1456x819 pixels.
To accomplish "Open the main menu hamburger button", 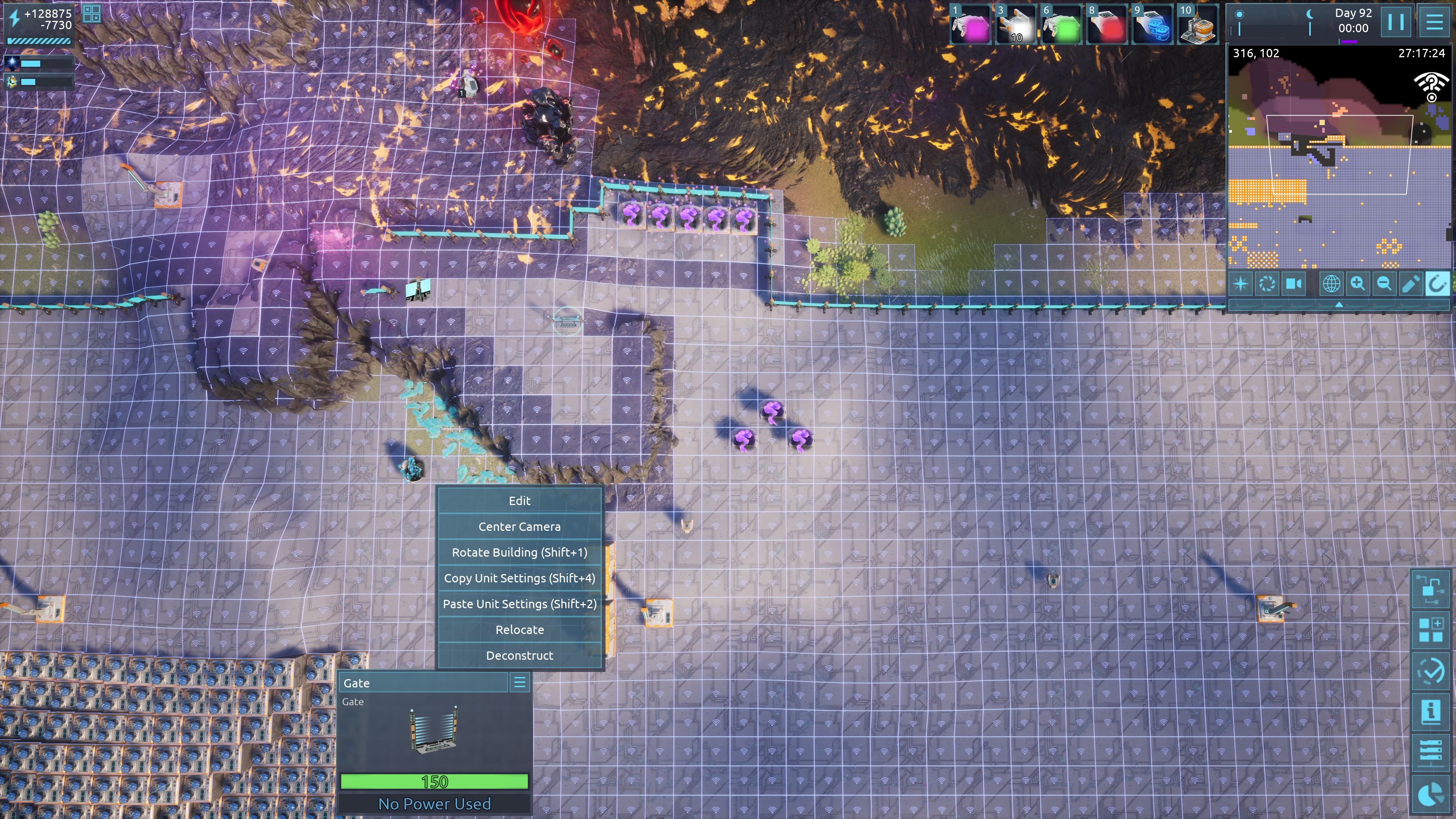I will tap(1434, 23).
